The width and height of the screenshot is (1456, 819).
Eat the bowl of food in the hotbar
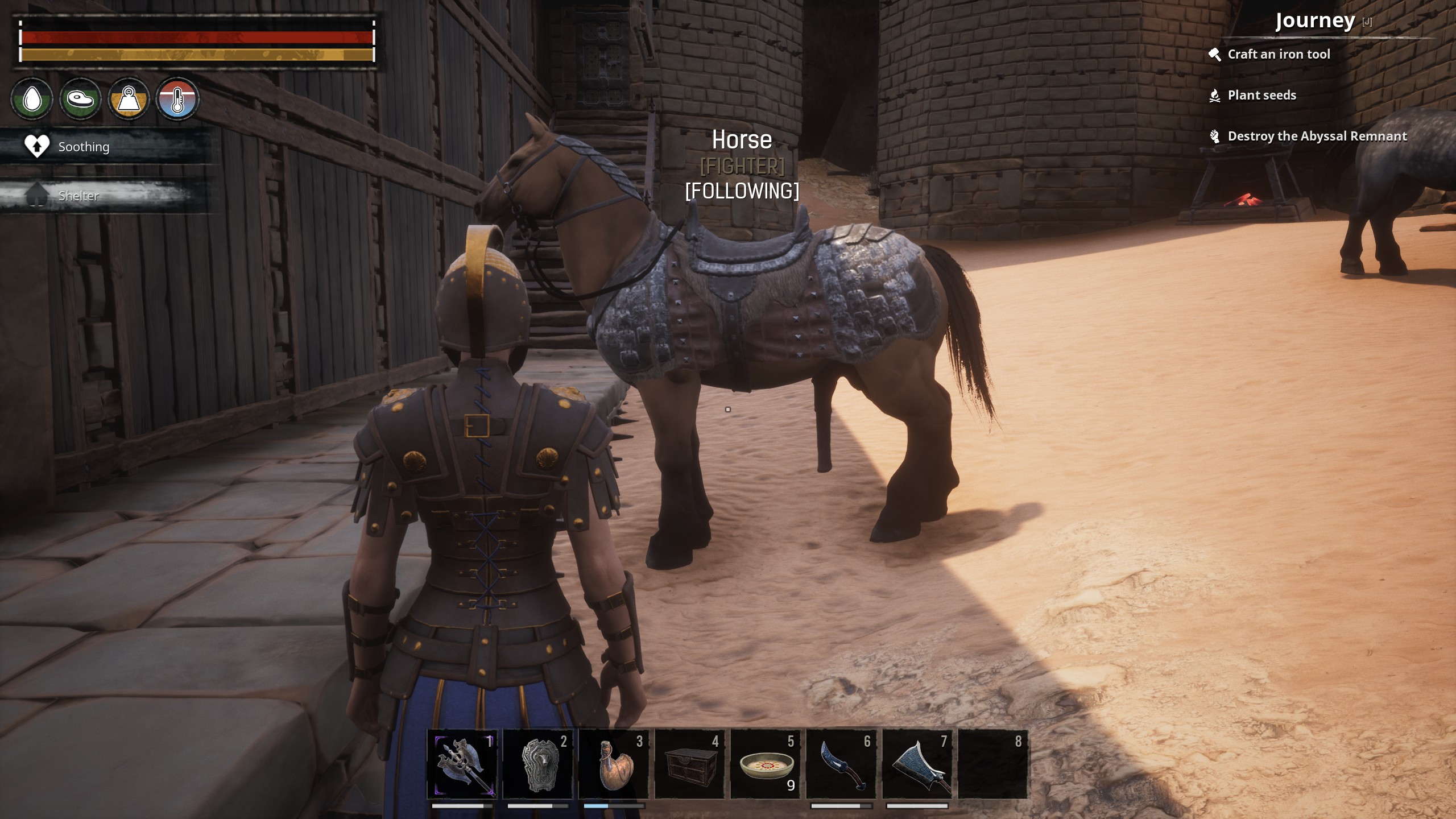tap(766, 764)
